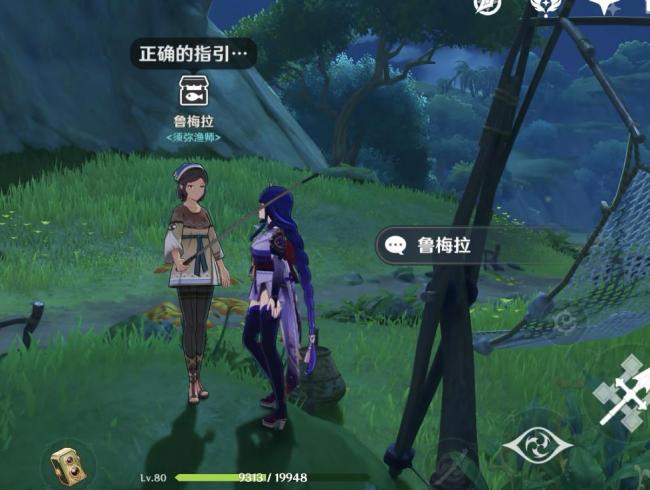Open the compass icon in the top bar
Screen dimensions: 650x490
pyautogui.click(x=488, y=8)
